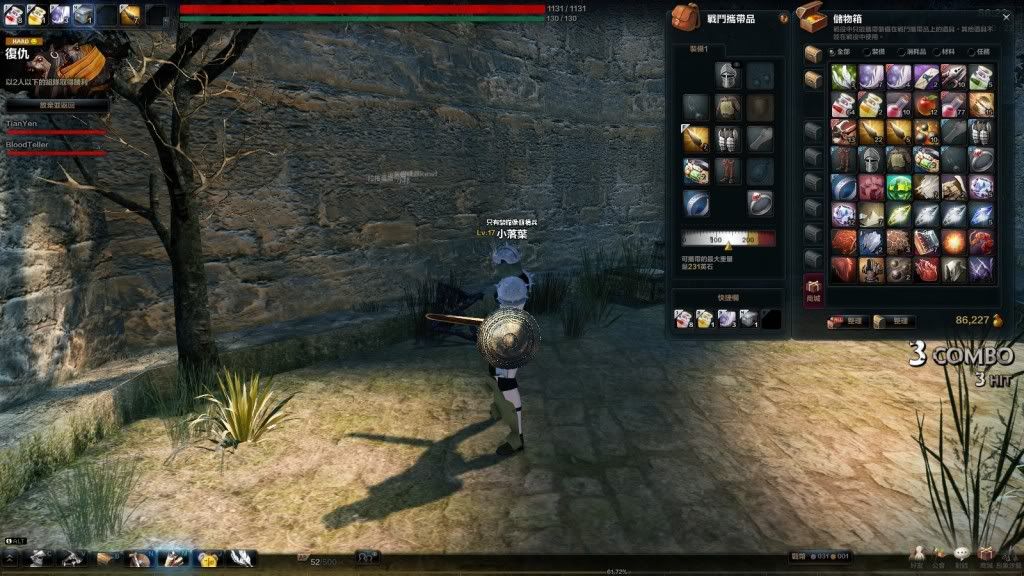1024x576 pixels.
Task: Close the storage chest window
Action: pyautogui.click(x=1008, y=15)
